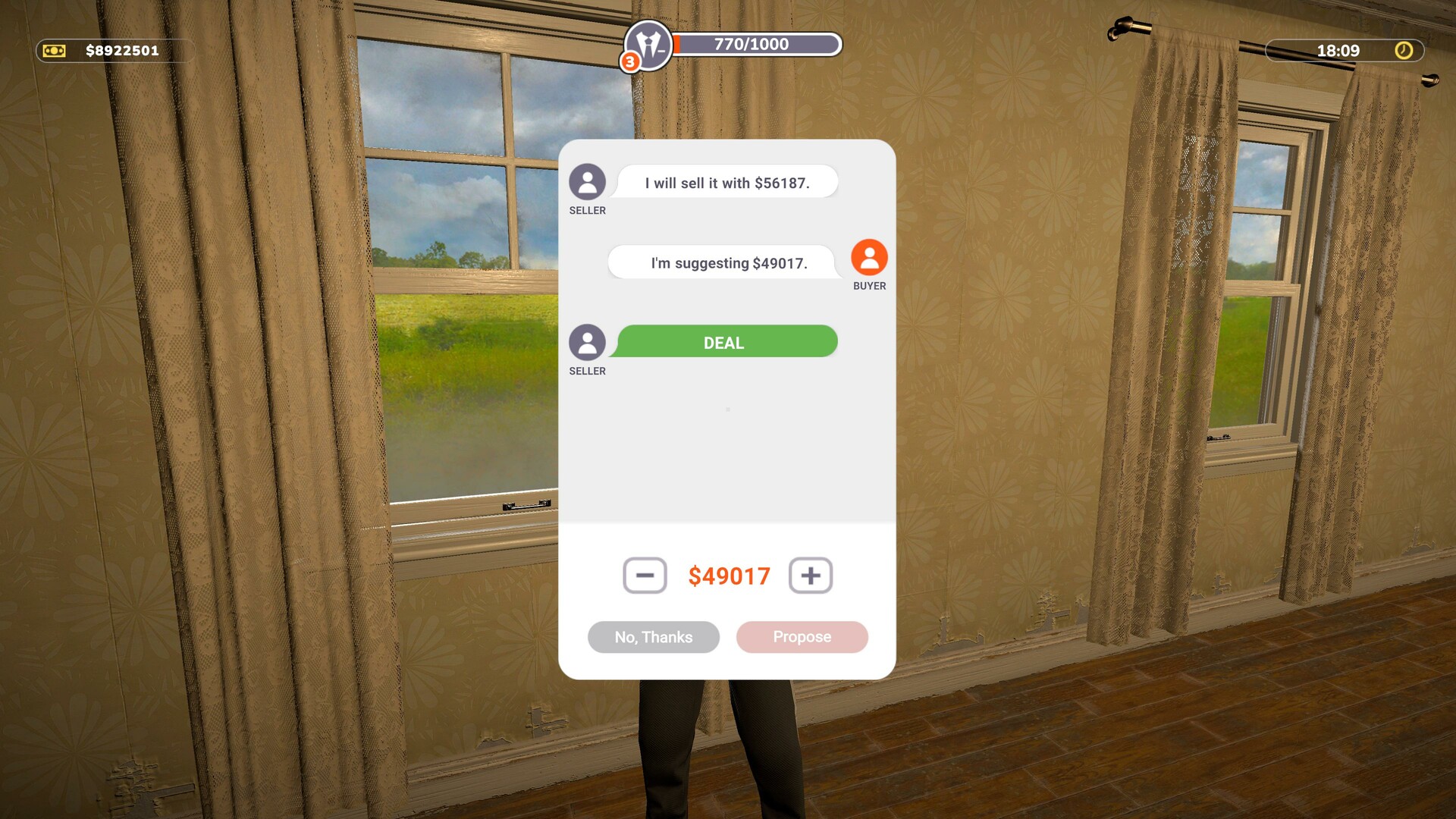
Task: Click the player avatar at top center
Action: click(x=650, y=47)
